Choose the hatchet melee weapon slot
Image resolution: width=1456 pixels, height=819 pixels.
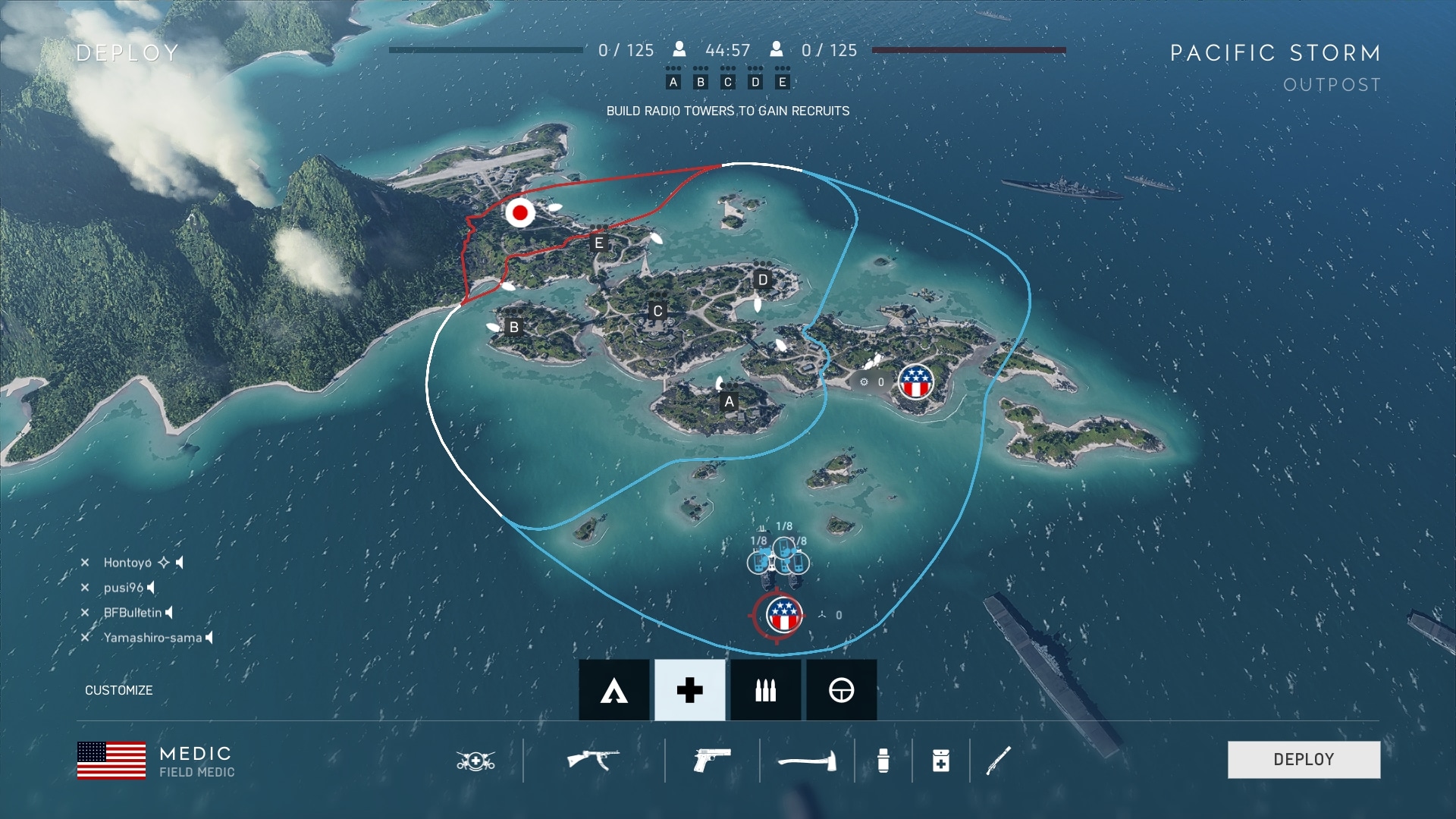tap(807, 759)
